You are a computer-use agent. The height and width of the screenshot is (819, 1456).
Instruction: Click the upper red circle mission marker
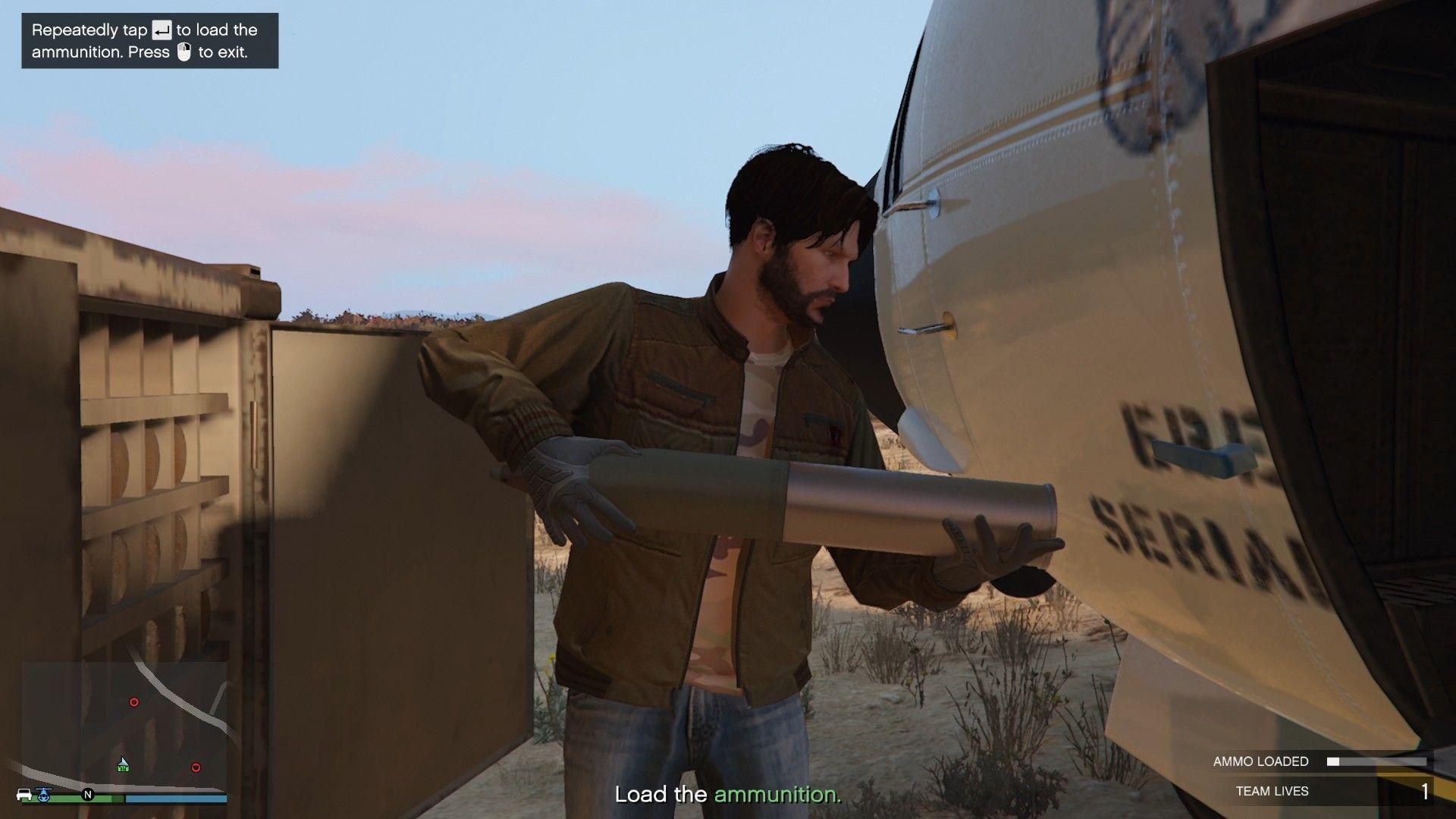coord(134,702)
